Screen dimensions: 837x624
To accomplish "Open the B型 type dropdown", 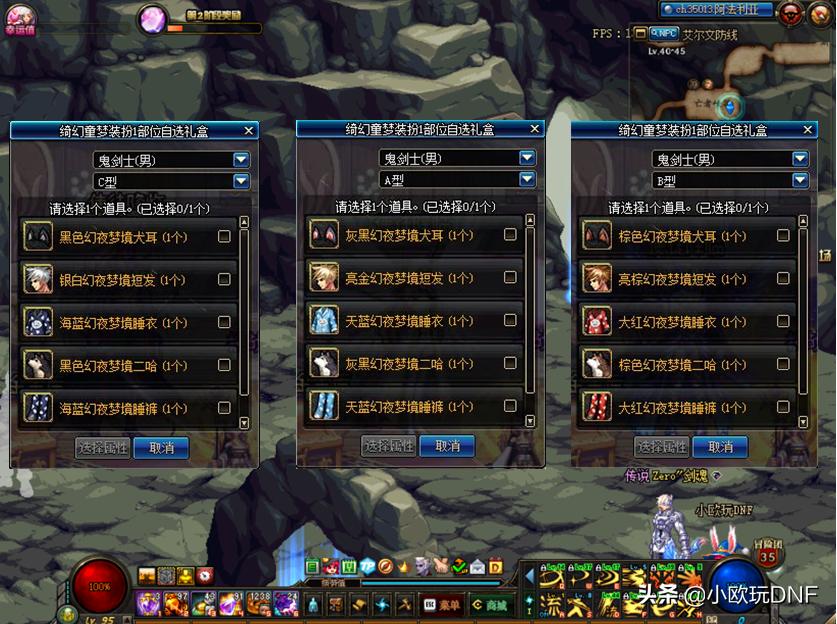I will [800, 181].
